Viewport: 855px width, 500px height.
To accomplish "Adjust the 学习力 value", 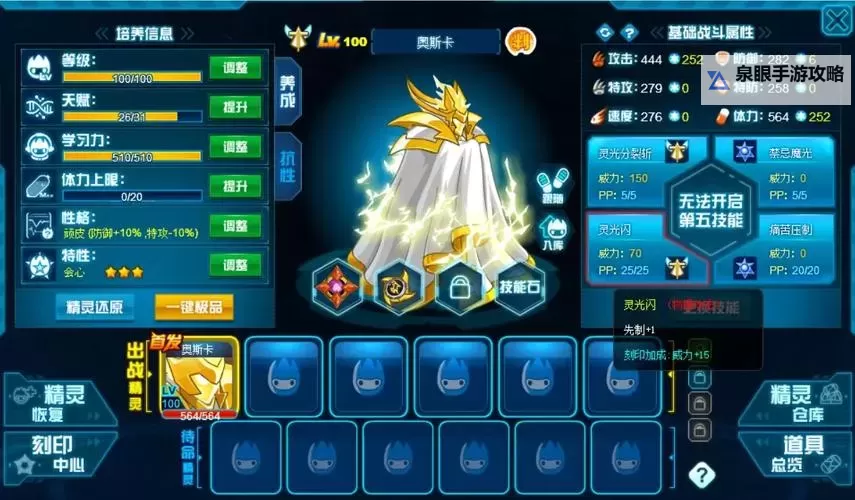I will [235, 147].
